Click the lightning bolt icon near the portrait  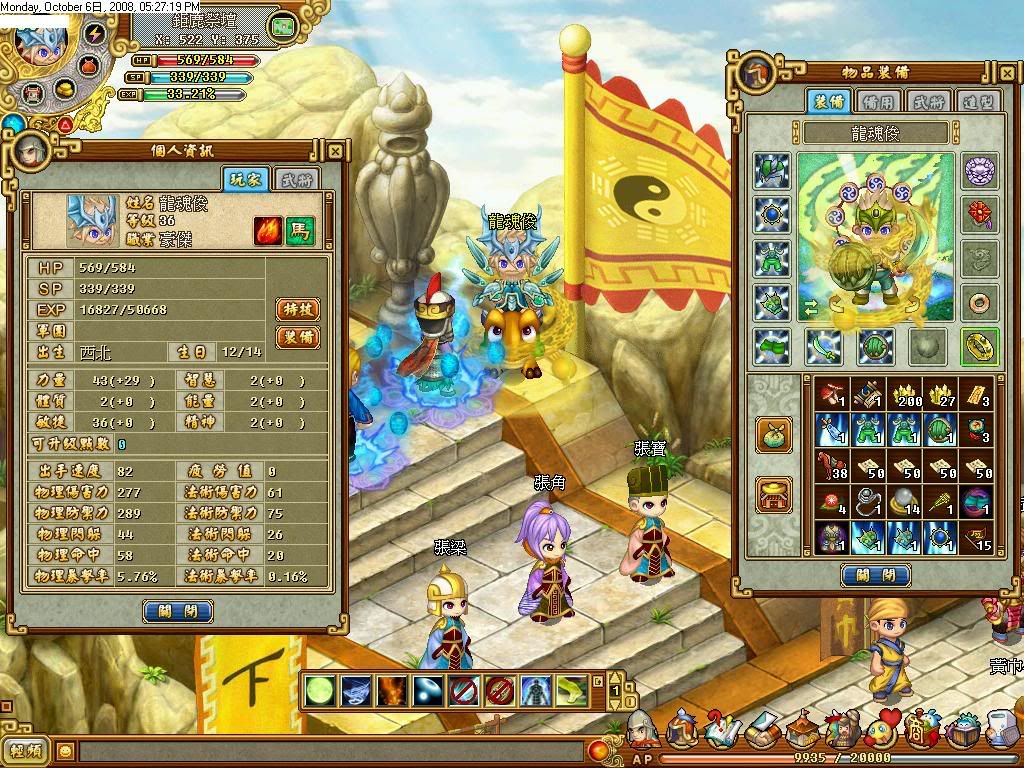pyautogui.click(x=94, y=34)
